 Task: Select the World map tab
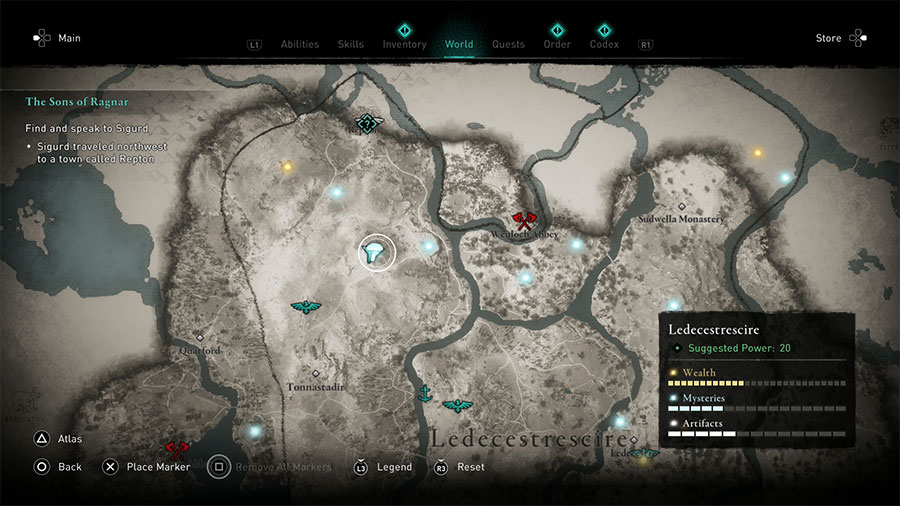459,44
